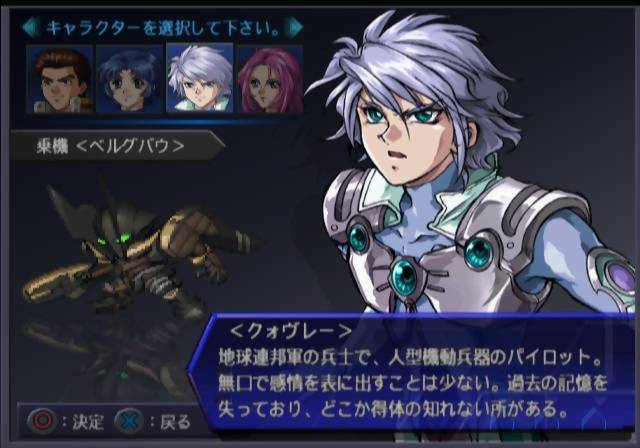Viewport: 640px width, 448px height.
Task: Select the silver-haired Quovre portrait
Action: (x=199, y=78)
